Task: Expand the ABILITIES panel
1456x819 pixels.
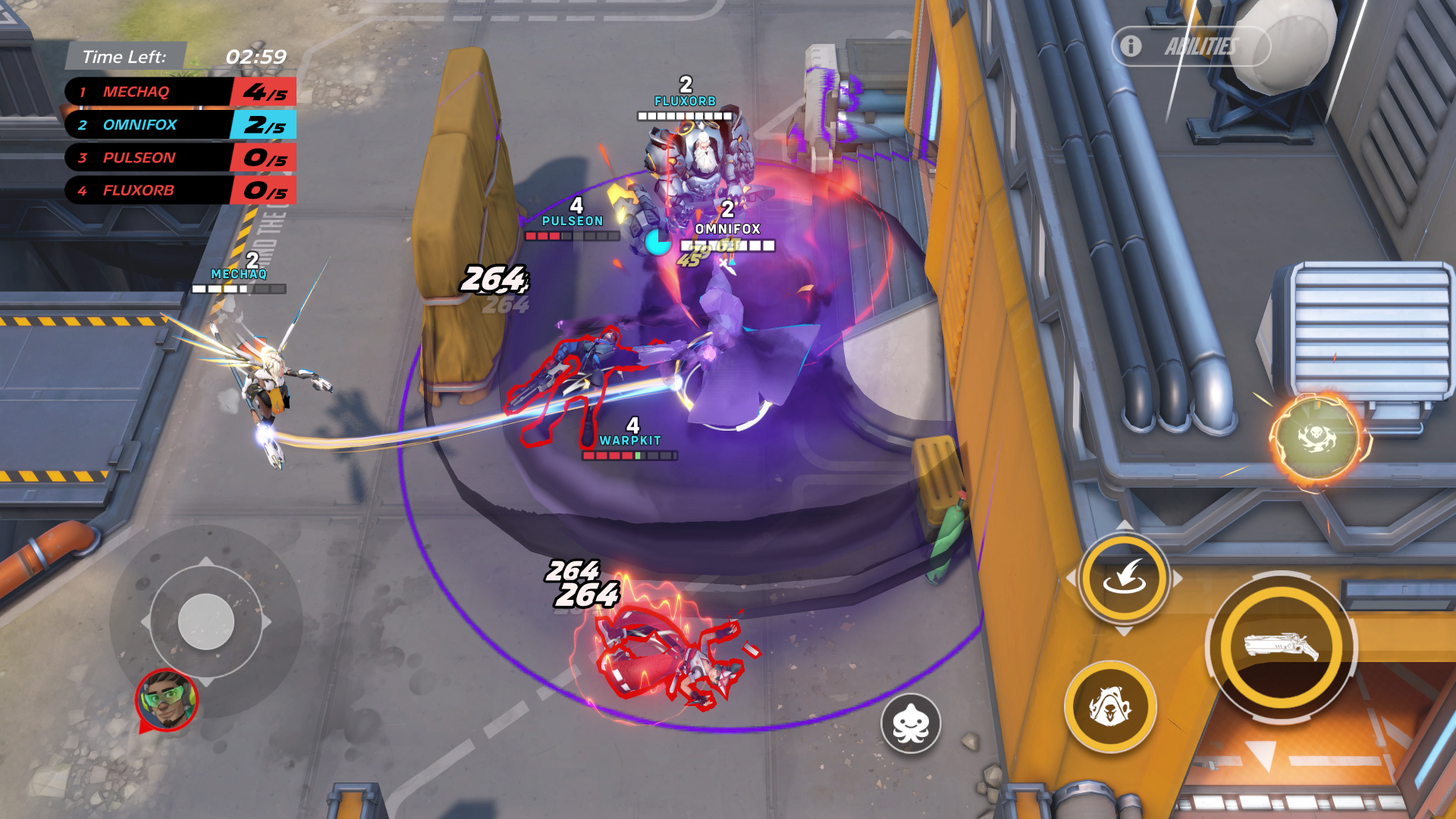Action: click(1202, 47)
